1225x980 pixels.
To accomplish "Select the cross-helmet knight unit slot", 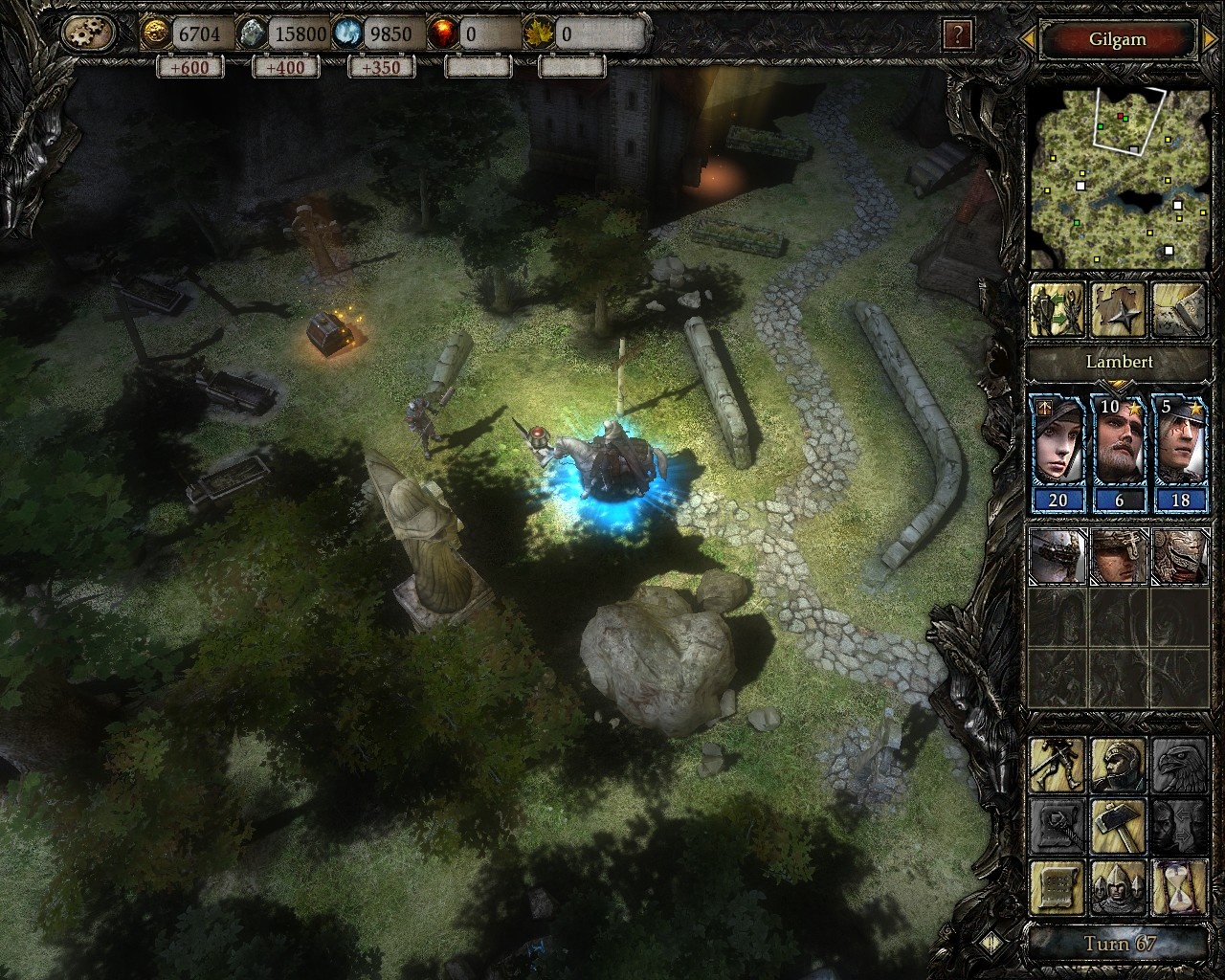I will coord(1119,555).
